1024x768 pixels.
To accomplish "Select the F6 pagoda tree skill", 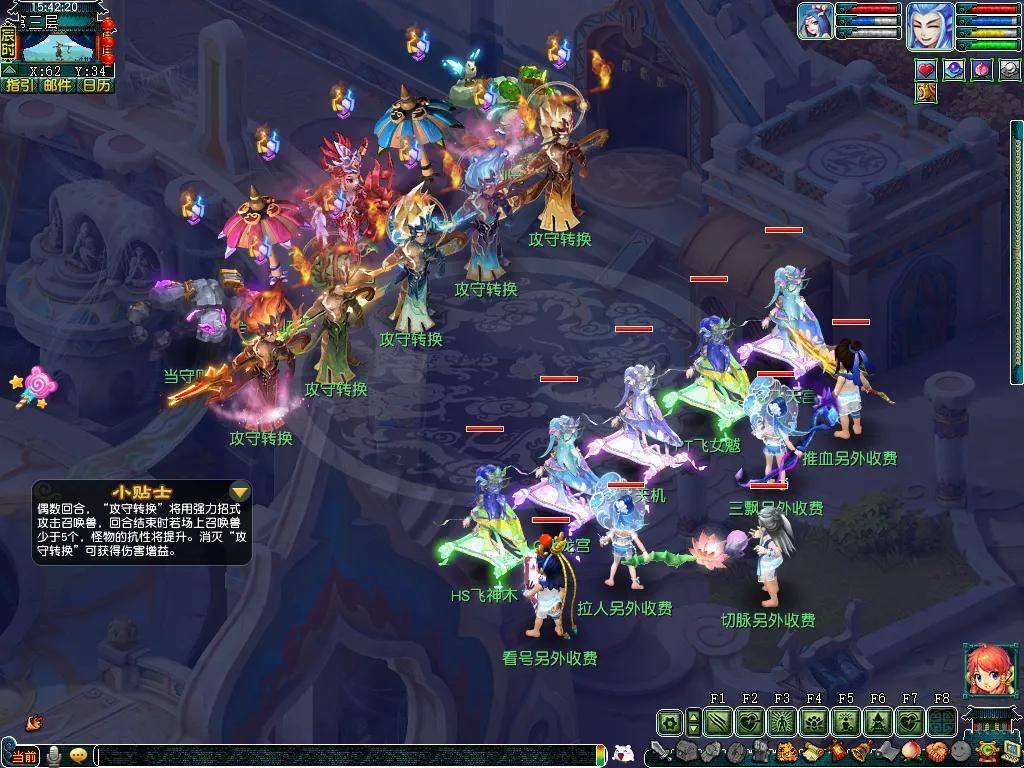I will click(877, 721).
